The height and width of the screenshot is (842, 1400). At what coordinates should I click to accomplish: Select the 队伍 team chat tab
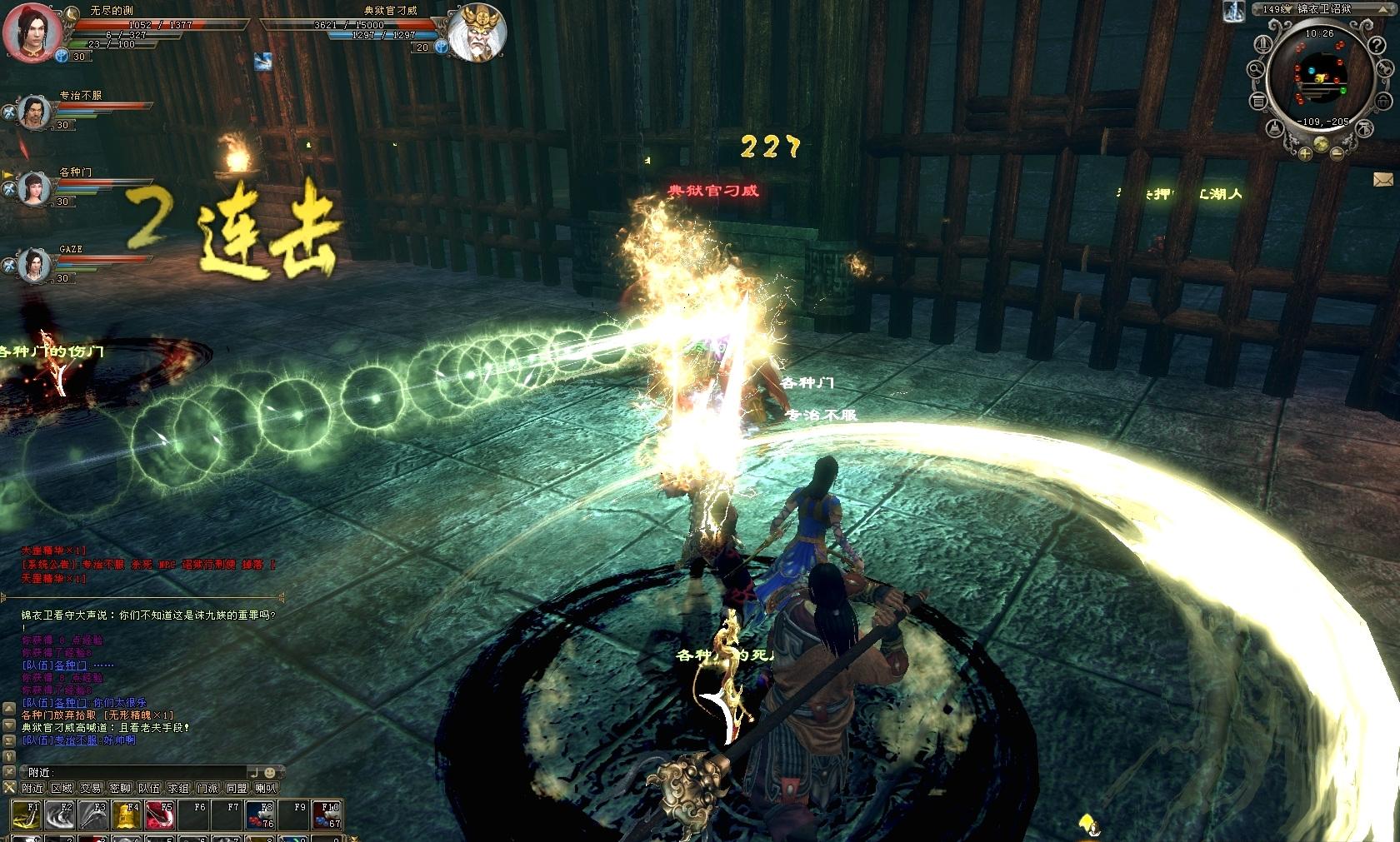tap(149, 788)
